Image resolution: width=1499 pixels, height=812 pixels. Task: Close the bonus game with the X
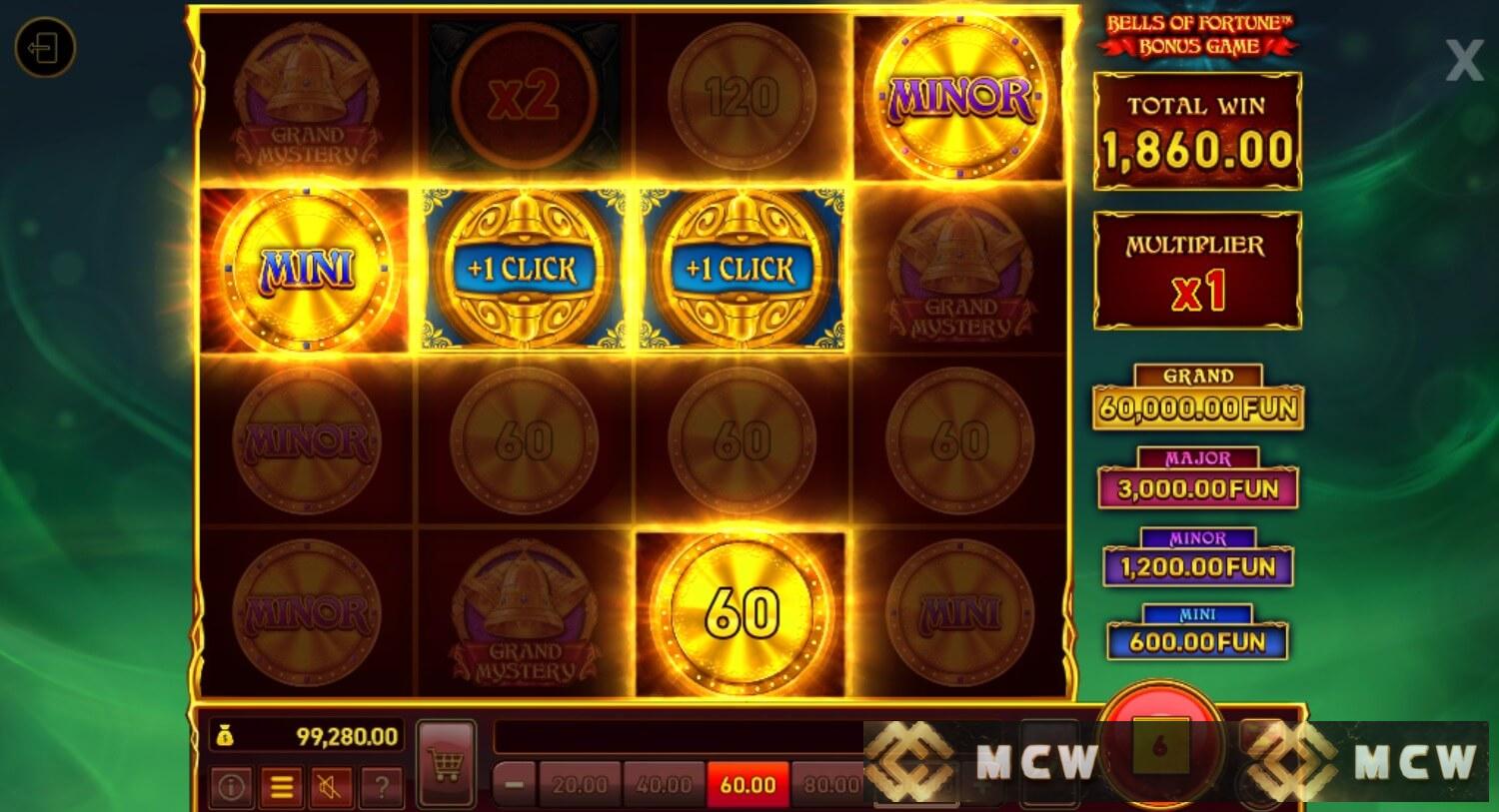1464,62
